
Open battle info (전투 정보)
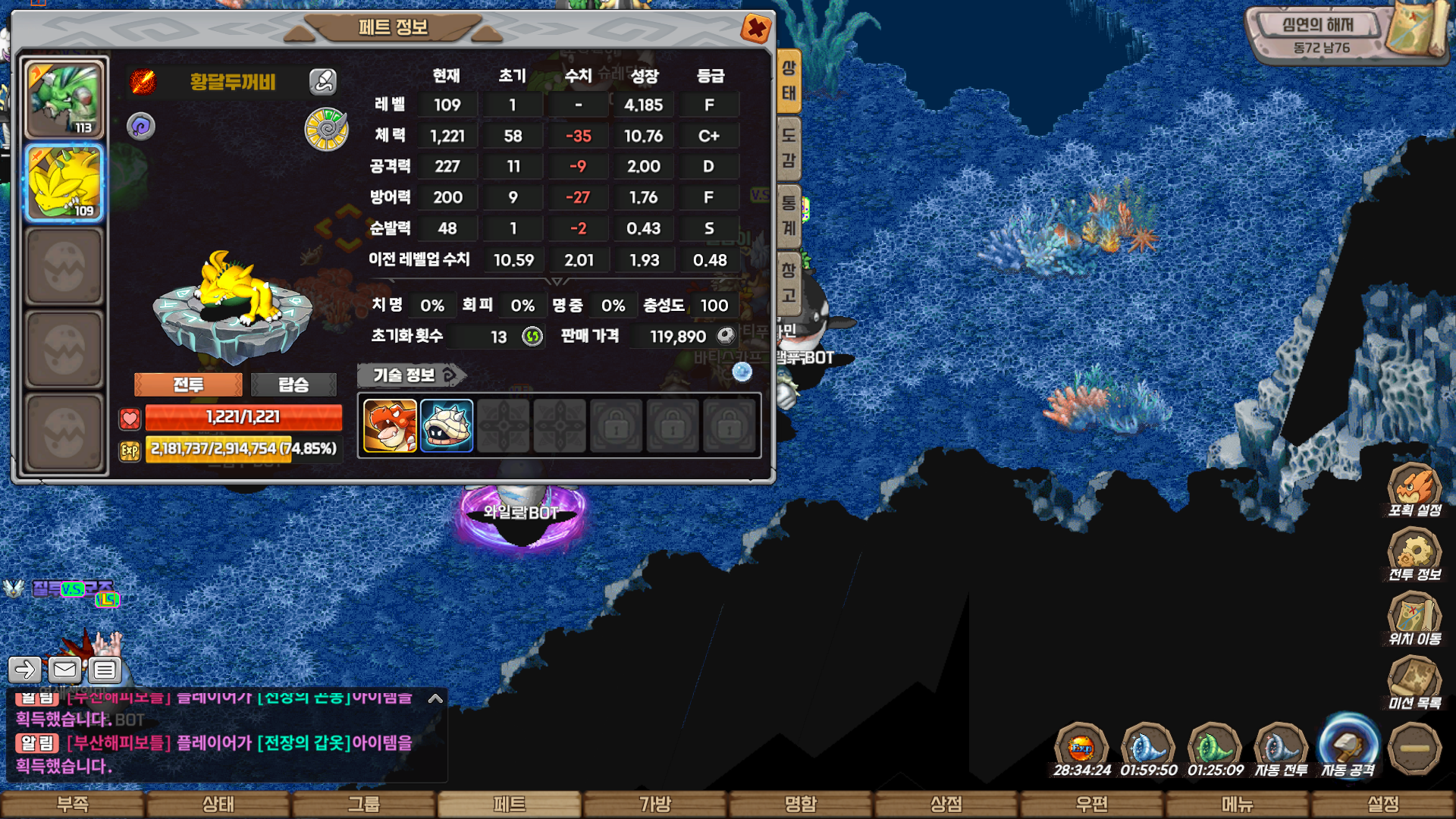[1414, 555]
